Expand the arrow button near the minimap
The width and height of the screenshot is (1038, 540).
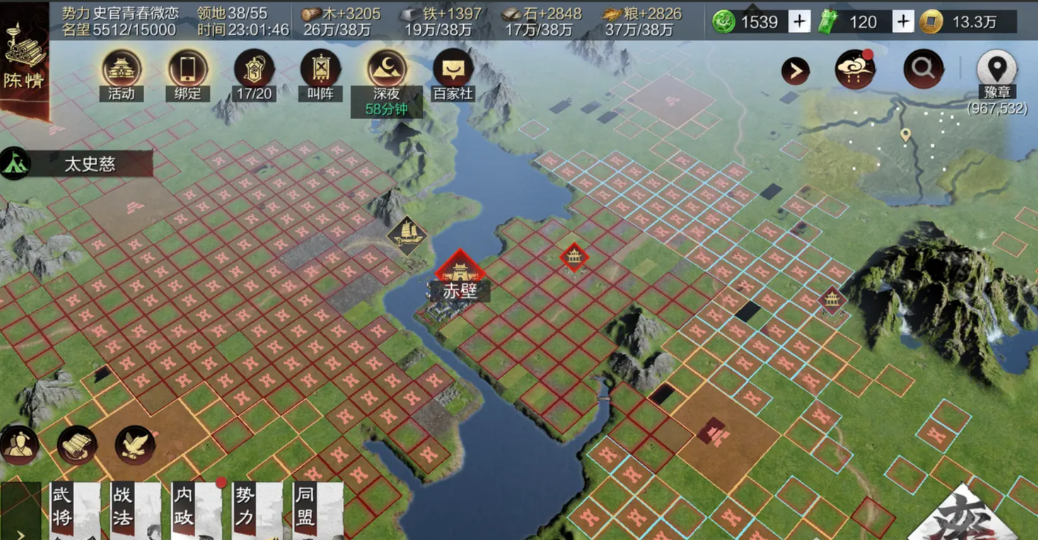pyautogui.click(x=795, y=70)
